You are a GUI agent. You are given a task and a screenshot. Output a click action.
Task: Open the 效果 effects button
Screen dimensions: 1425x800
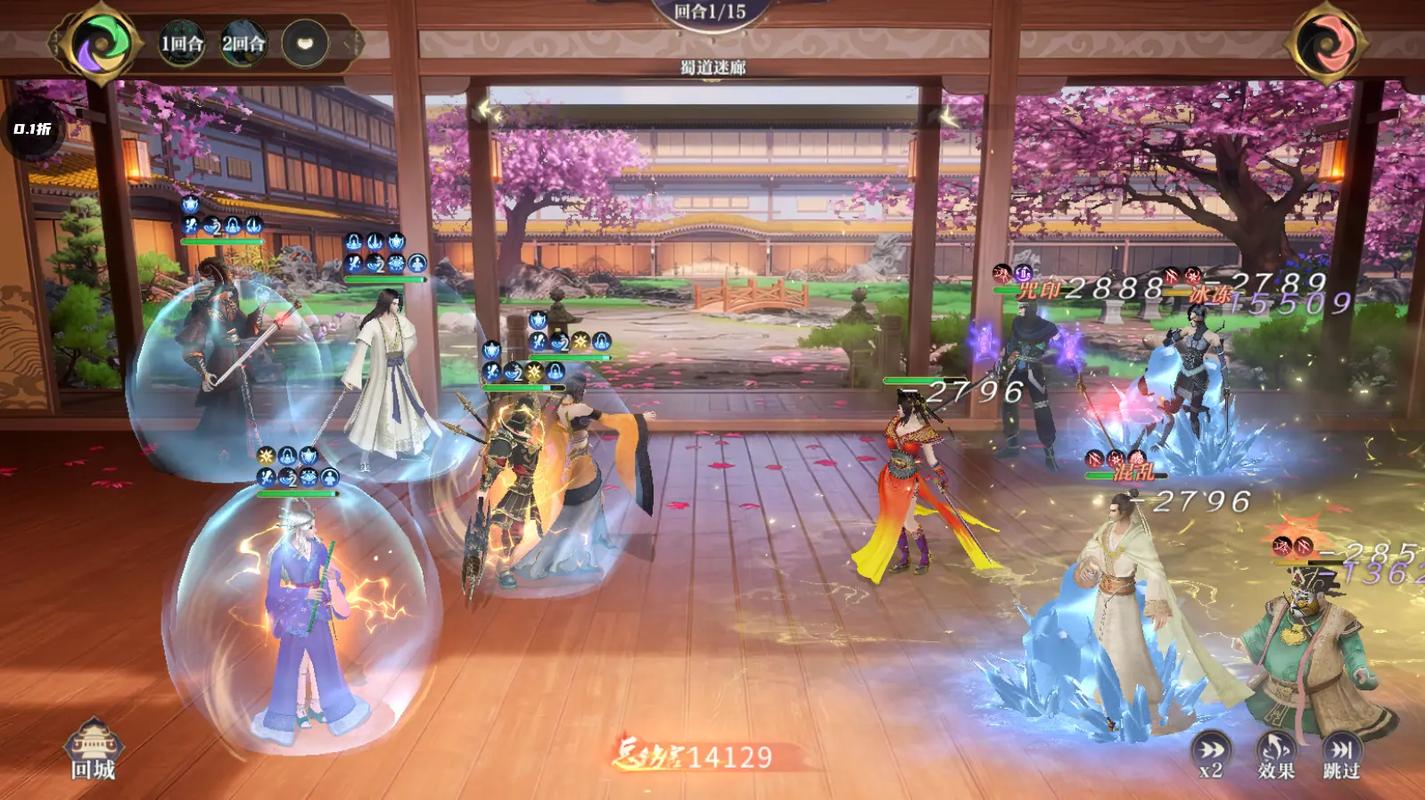pyautogui.click(x=1276, y=752)
